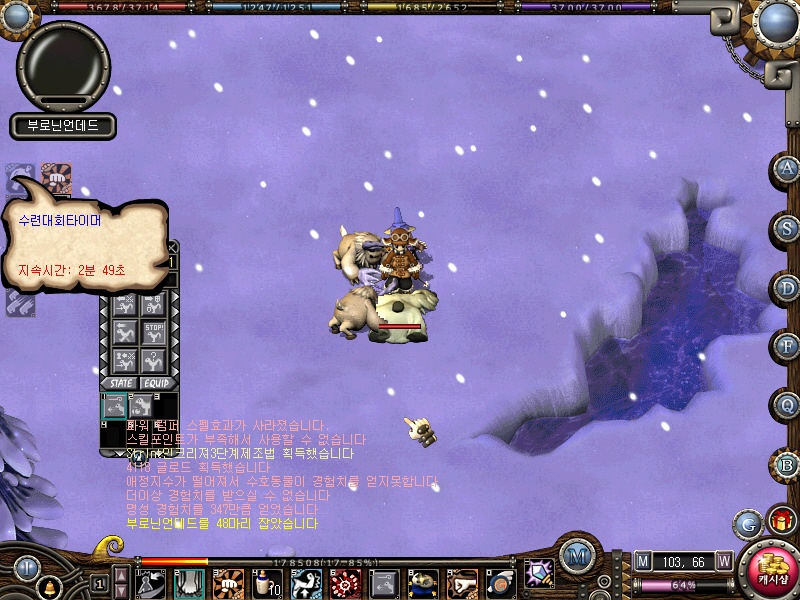800x600 pixels.
Task: Open the red gift box icon
Action: click(x=780, y=521)
